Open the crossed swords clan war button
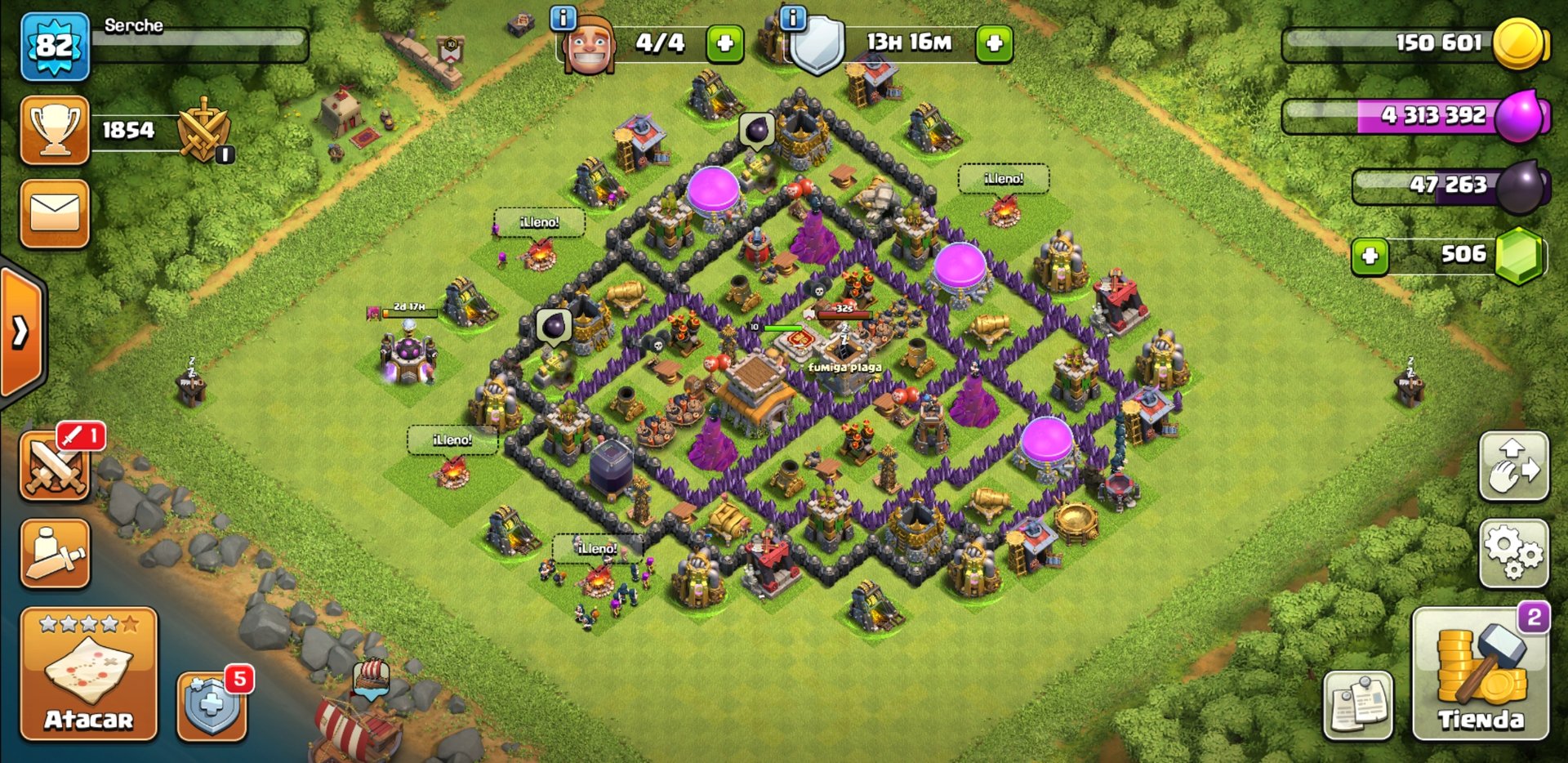 click(x=55, y=466)
